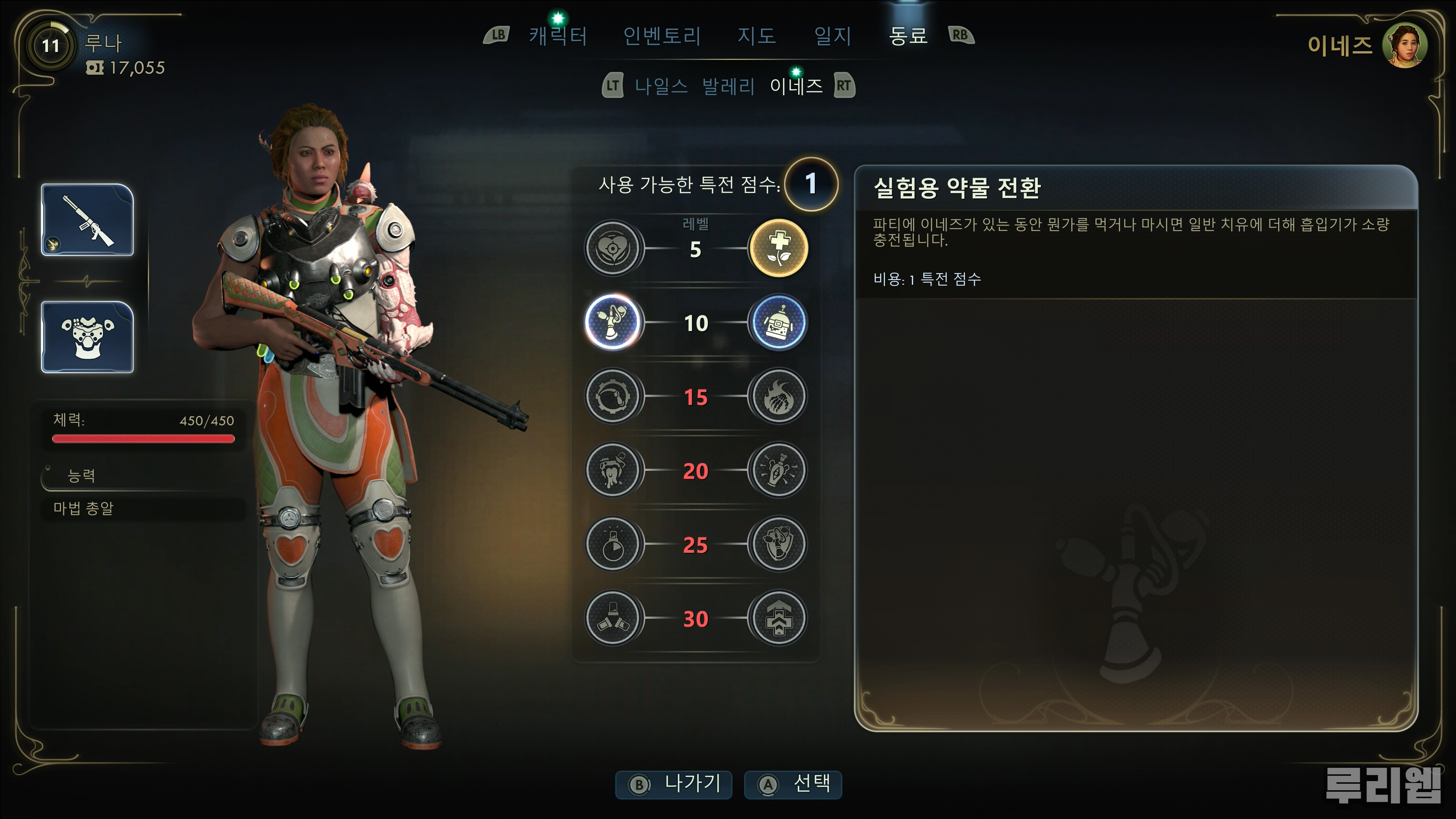Select the rifle weapon equipment slot

[88, 220]
